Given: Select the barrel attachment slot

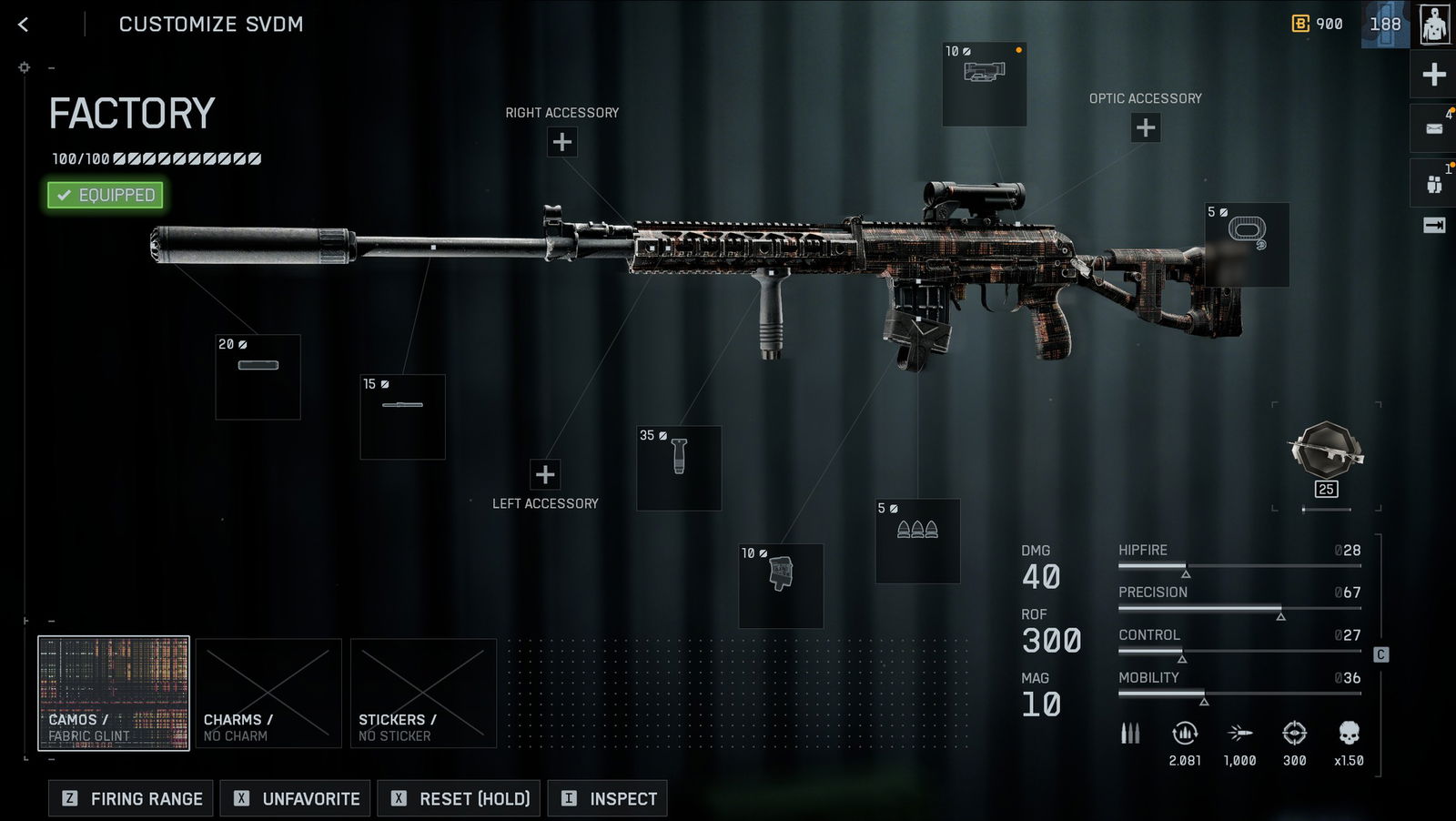Looking at the screenshot, I should (402, 416).
